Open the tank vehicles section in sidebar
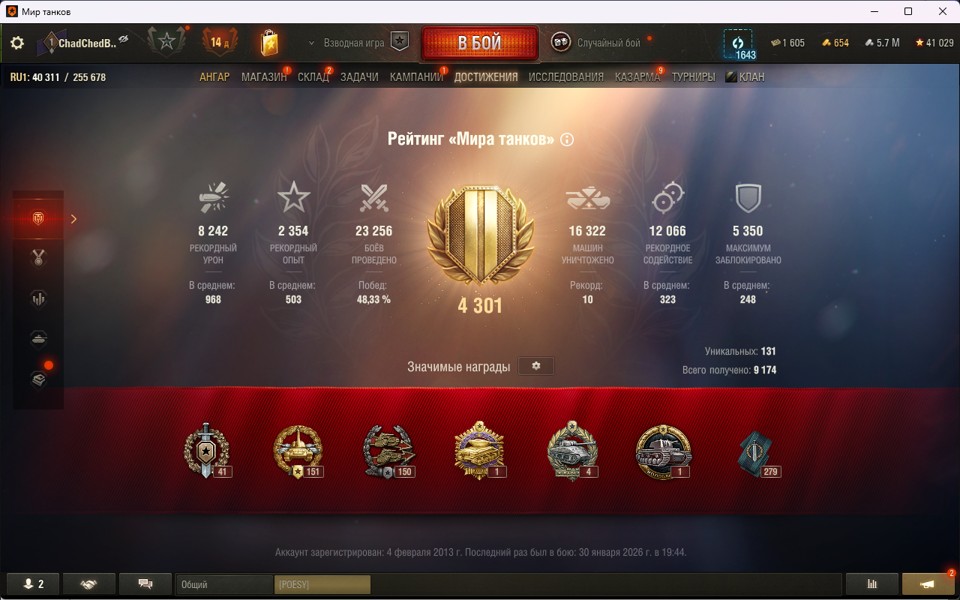The image size is (960, 600). pos(40,338)
